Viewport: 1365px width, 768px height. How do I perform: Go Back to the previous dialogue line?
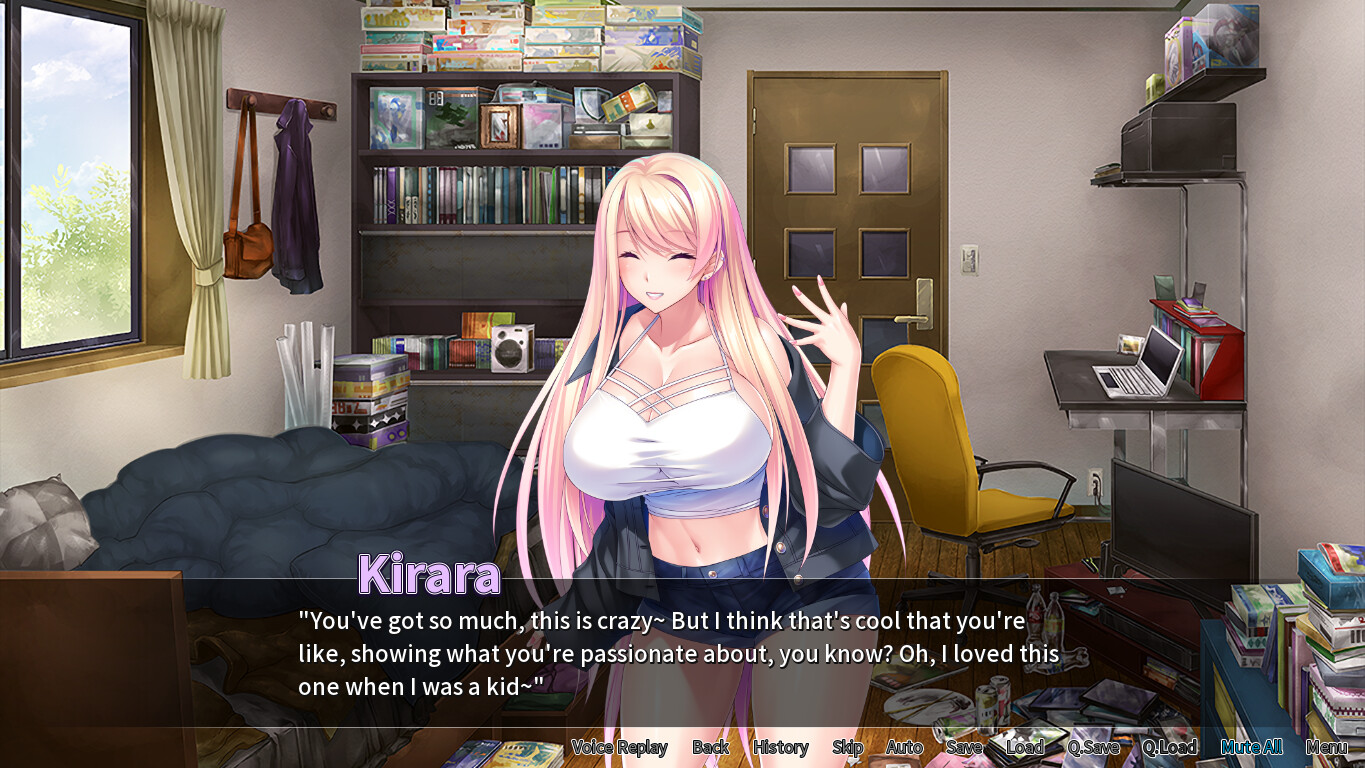(711, 747)
